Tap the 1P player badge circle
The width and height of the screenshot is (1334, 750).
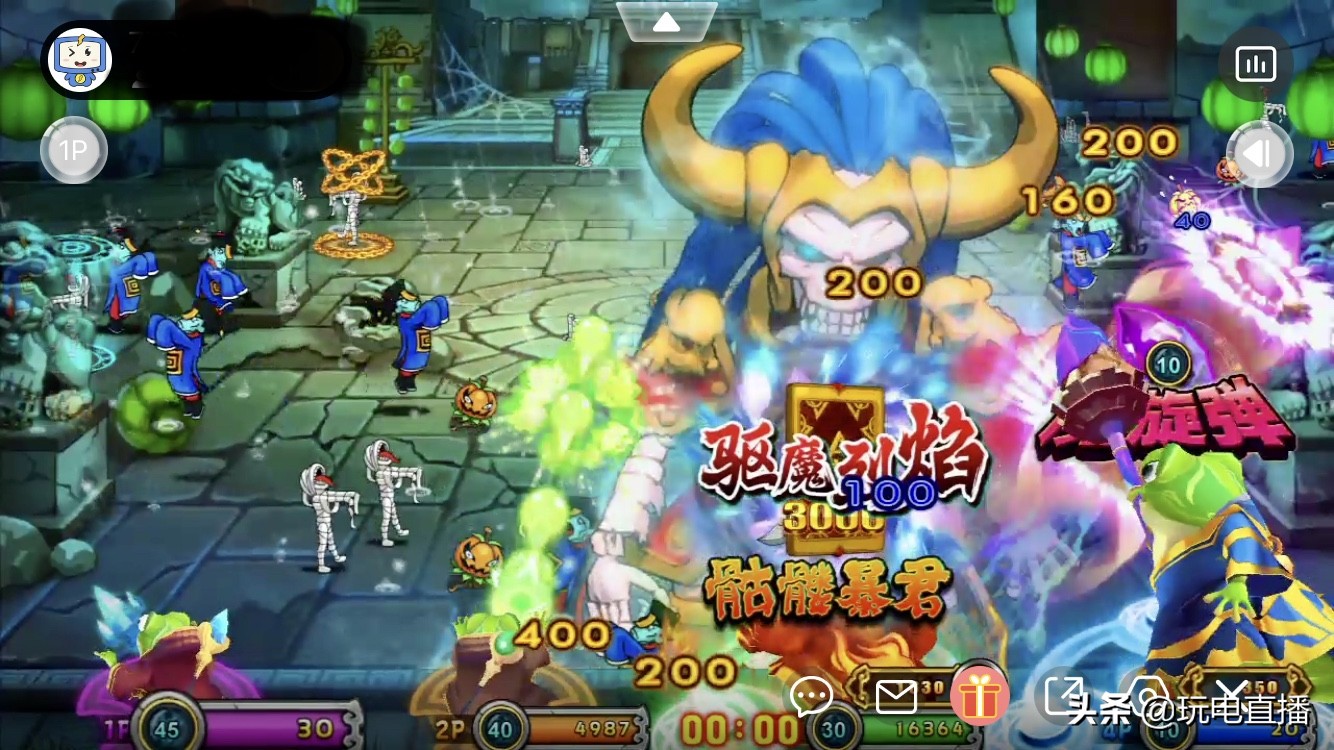[73, 150]
